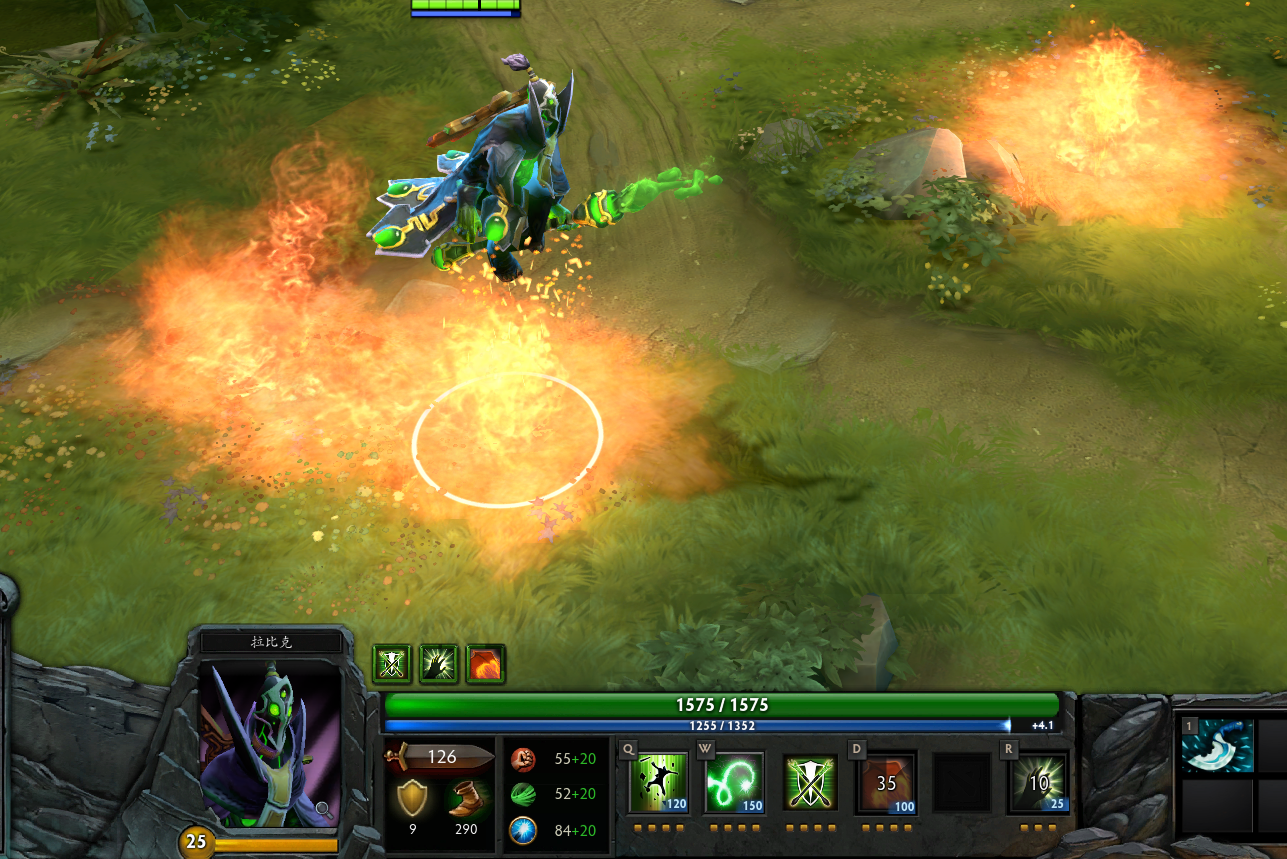Click the level 25 hero badge
The height and width of the screenshot is (859, 1287).
click(196, 842)
